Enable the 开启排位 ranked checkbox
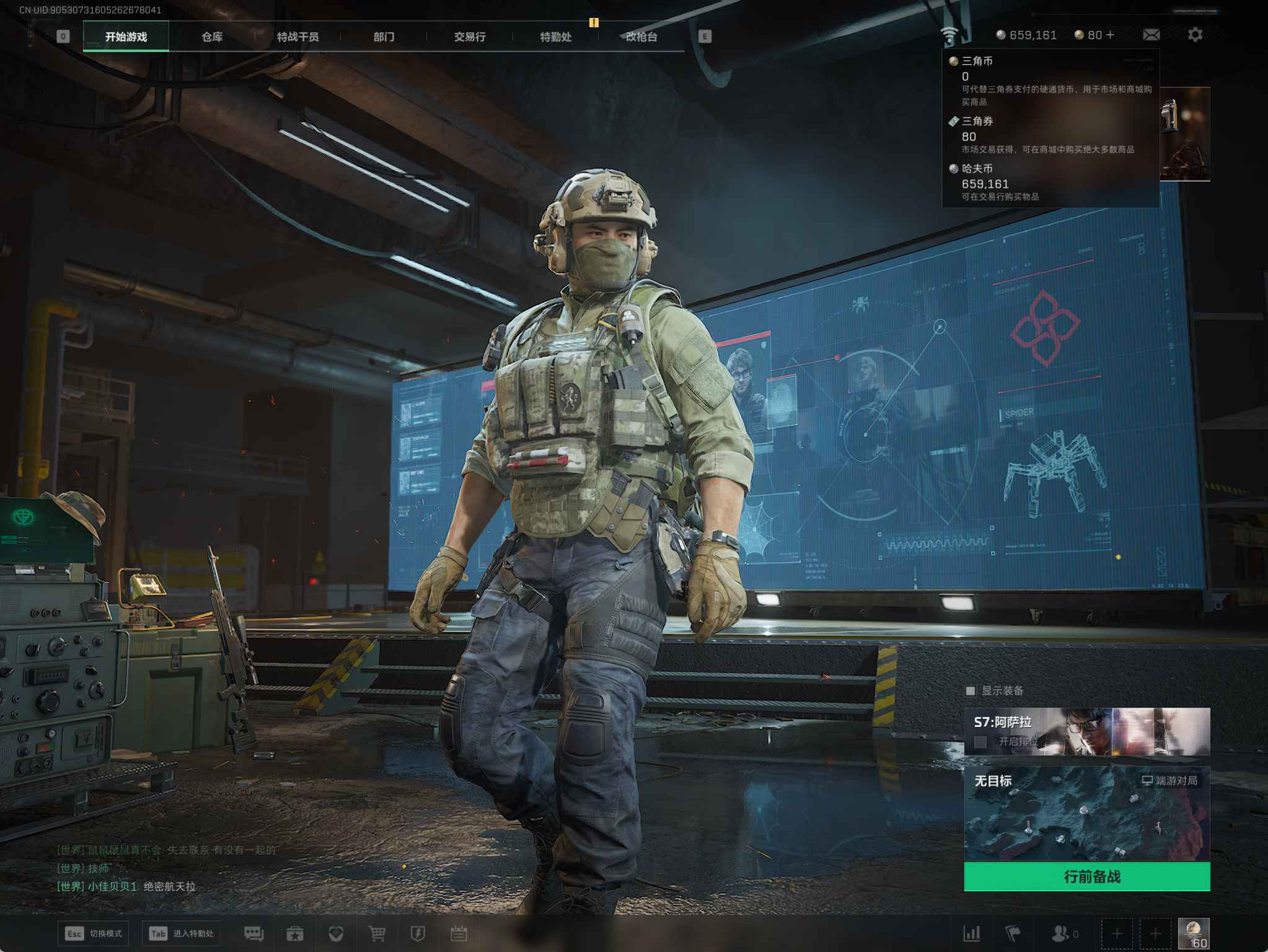 (980, 741)
